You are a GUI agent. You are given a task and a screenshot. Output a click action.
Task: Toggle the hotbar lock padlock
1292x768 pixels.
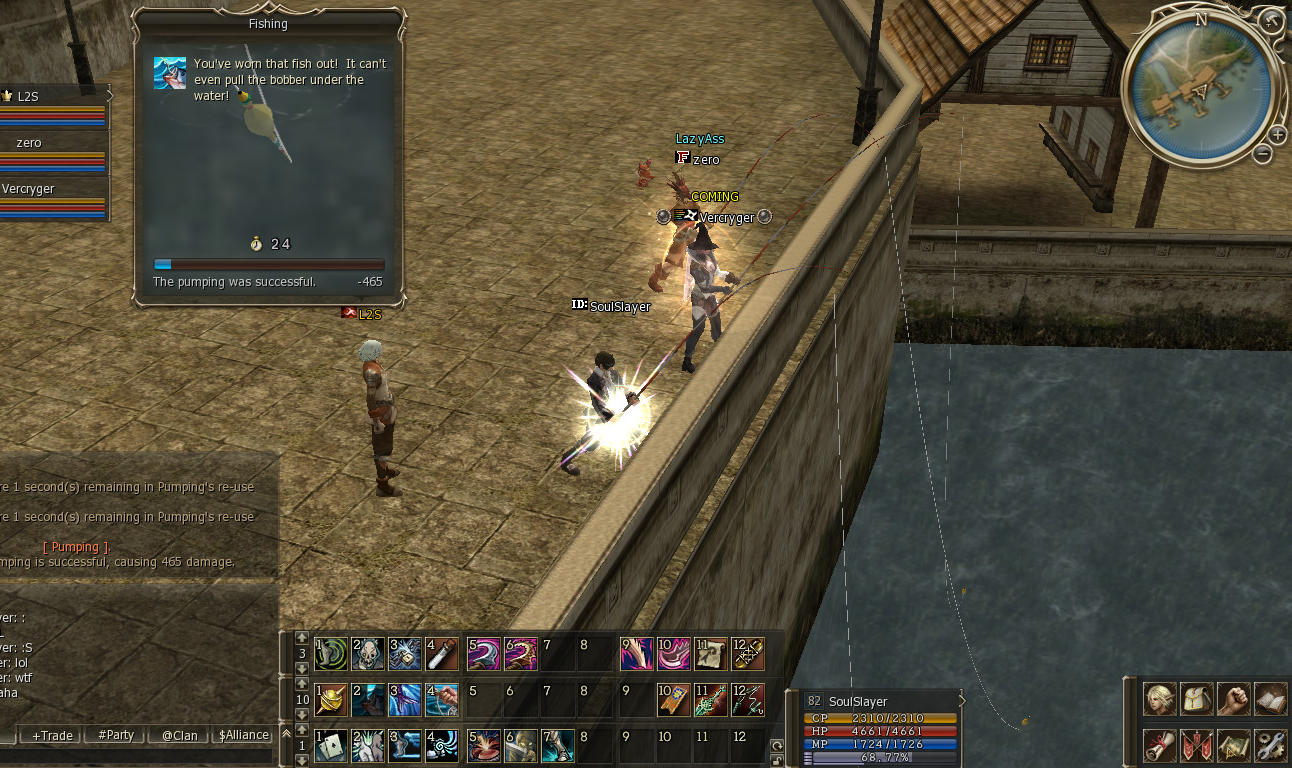[777, 761]
